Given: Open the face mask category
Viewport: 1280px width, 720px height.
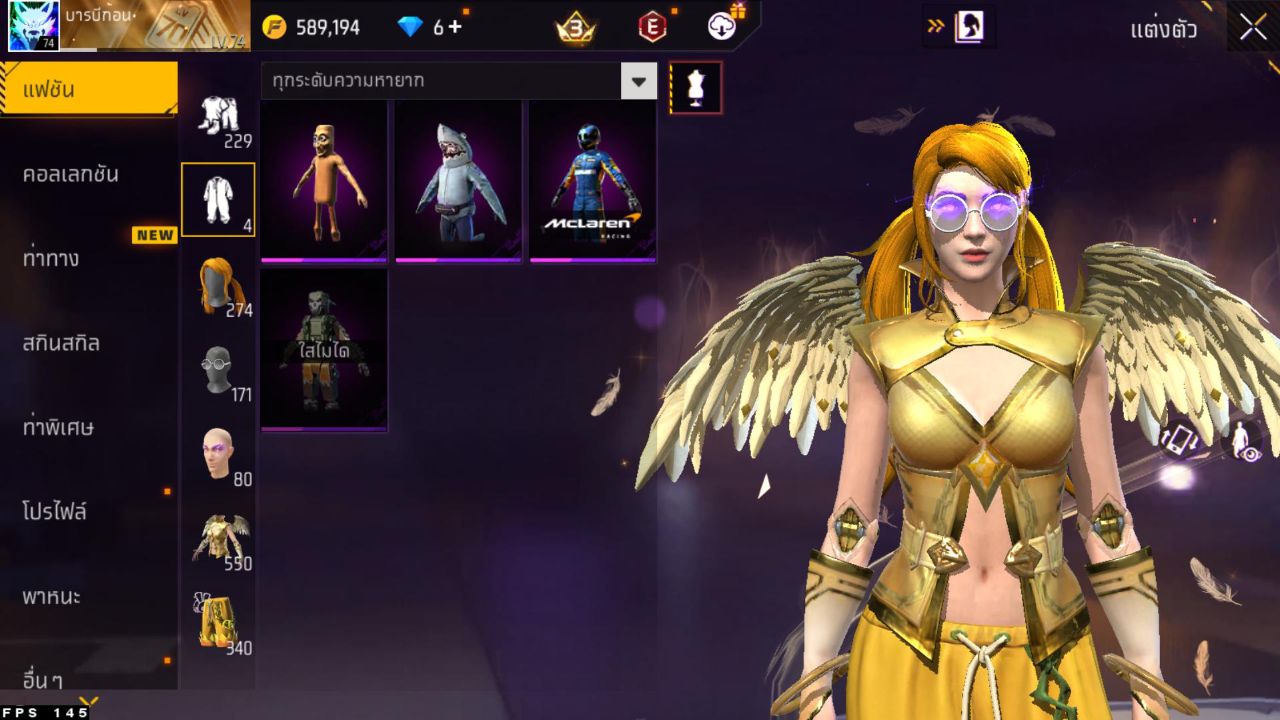Looking at the screenshot, I should pos(219,372).
